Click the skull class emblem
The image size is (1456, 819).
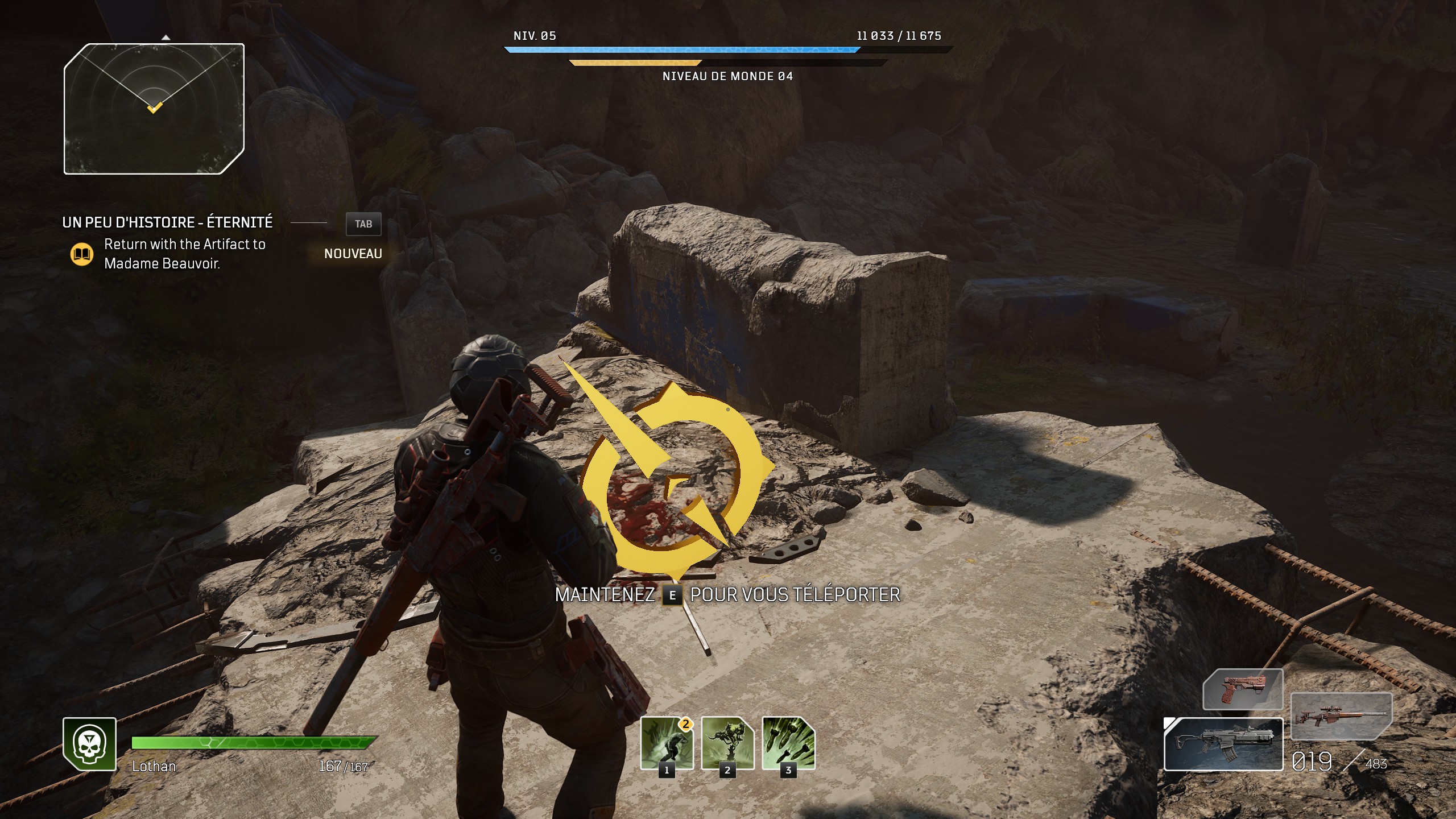click(89, 744)
